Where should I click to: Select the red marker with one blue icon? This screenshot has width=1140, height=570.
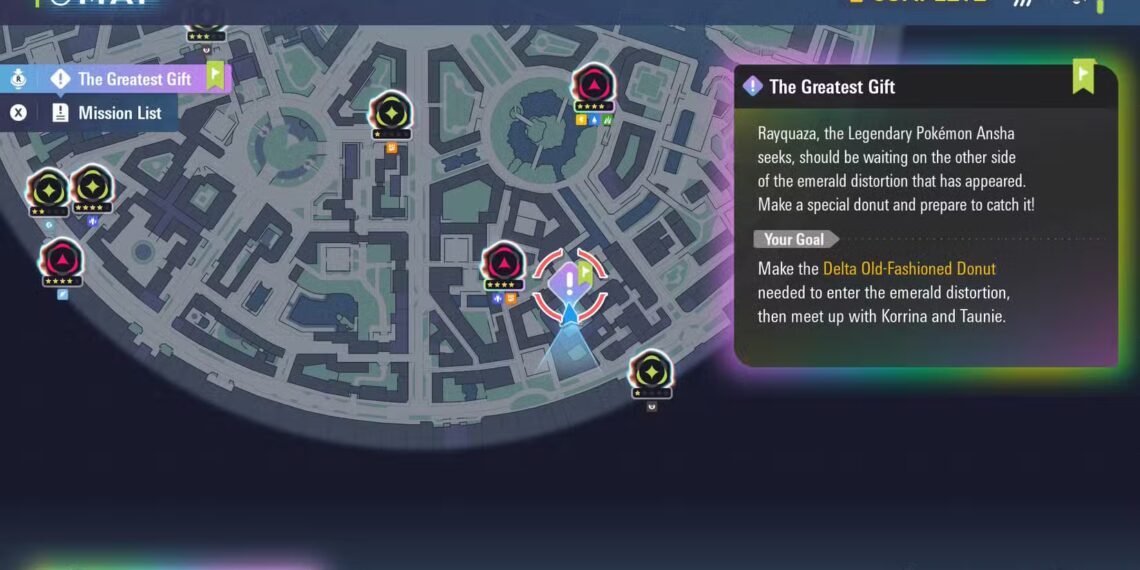click(x=62, y=259)
